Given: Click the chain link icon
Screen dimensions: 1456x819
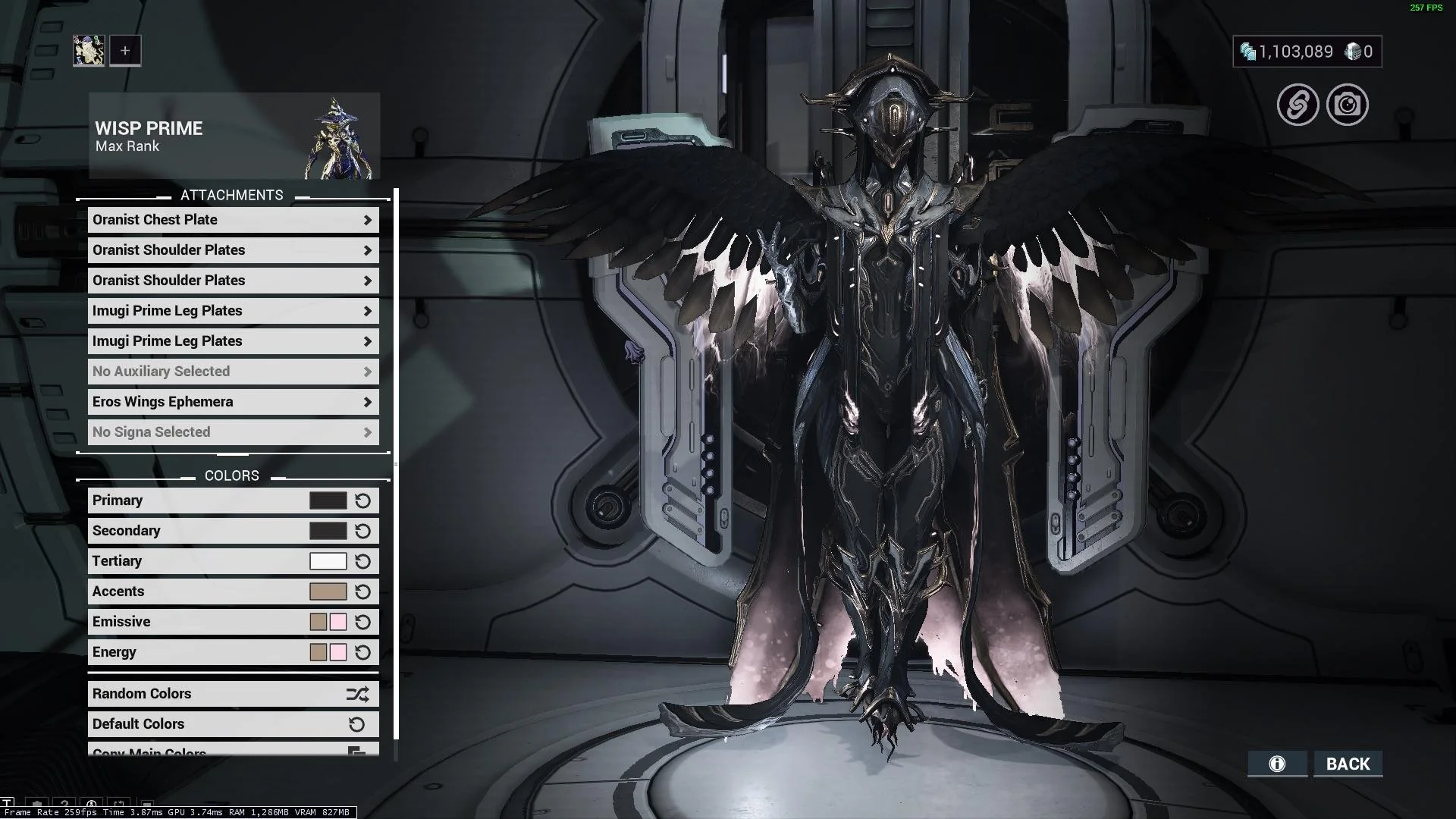Looking at the screenshot, I should tap(1298, 105).
